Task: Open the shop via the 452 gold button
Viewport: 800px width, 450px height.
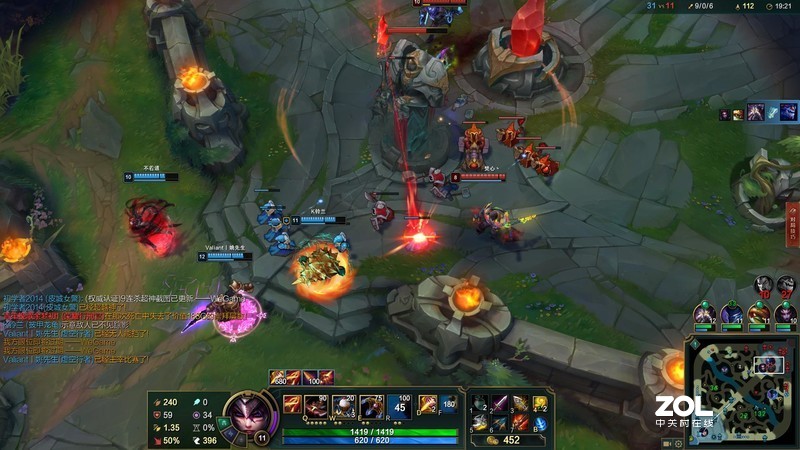Action: tap(503, 440)
